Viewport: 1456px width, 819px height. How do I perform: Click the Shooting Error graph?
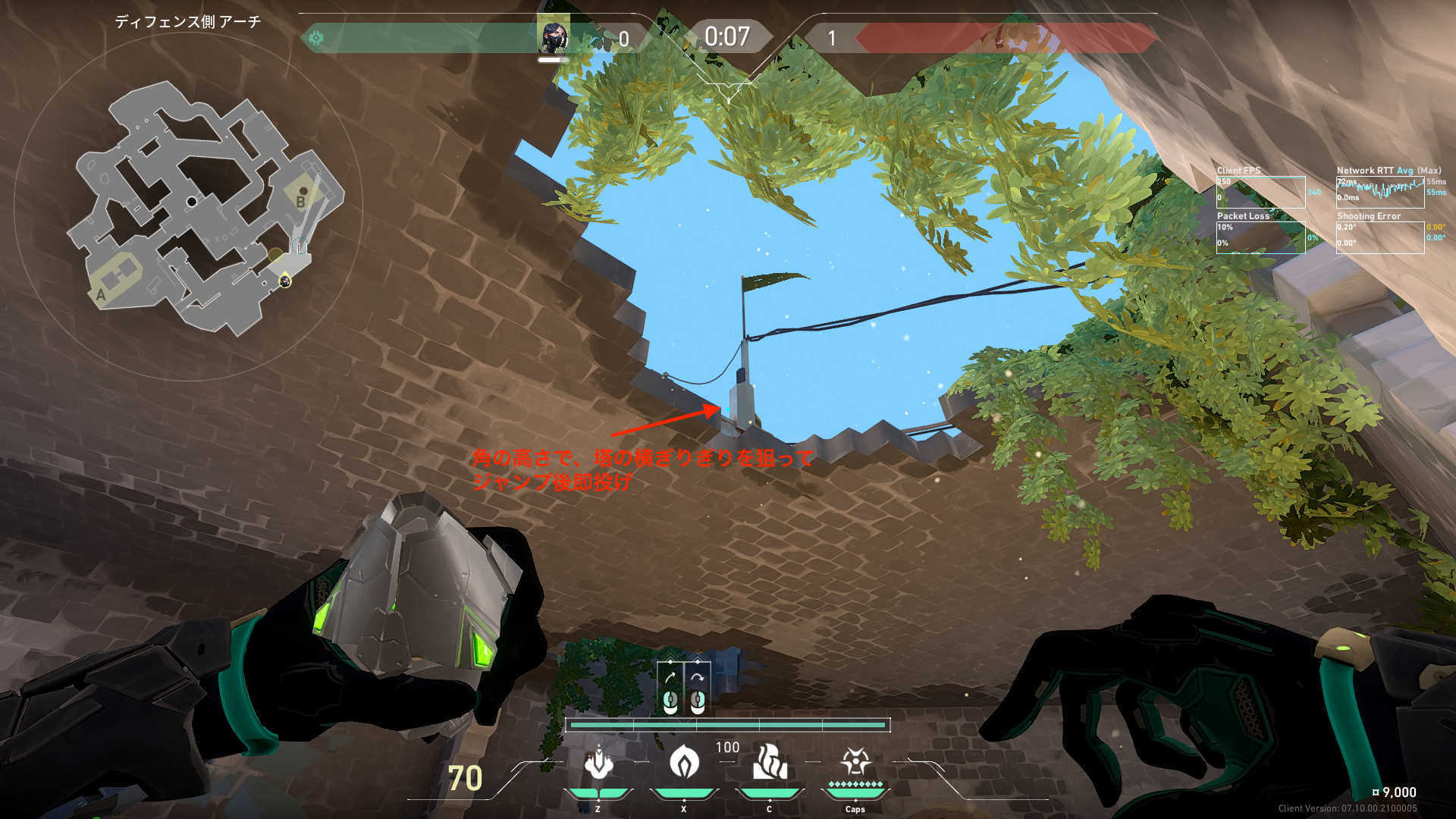[x=1380, y=237]
